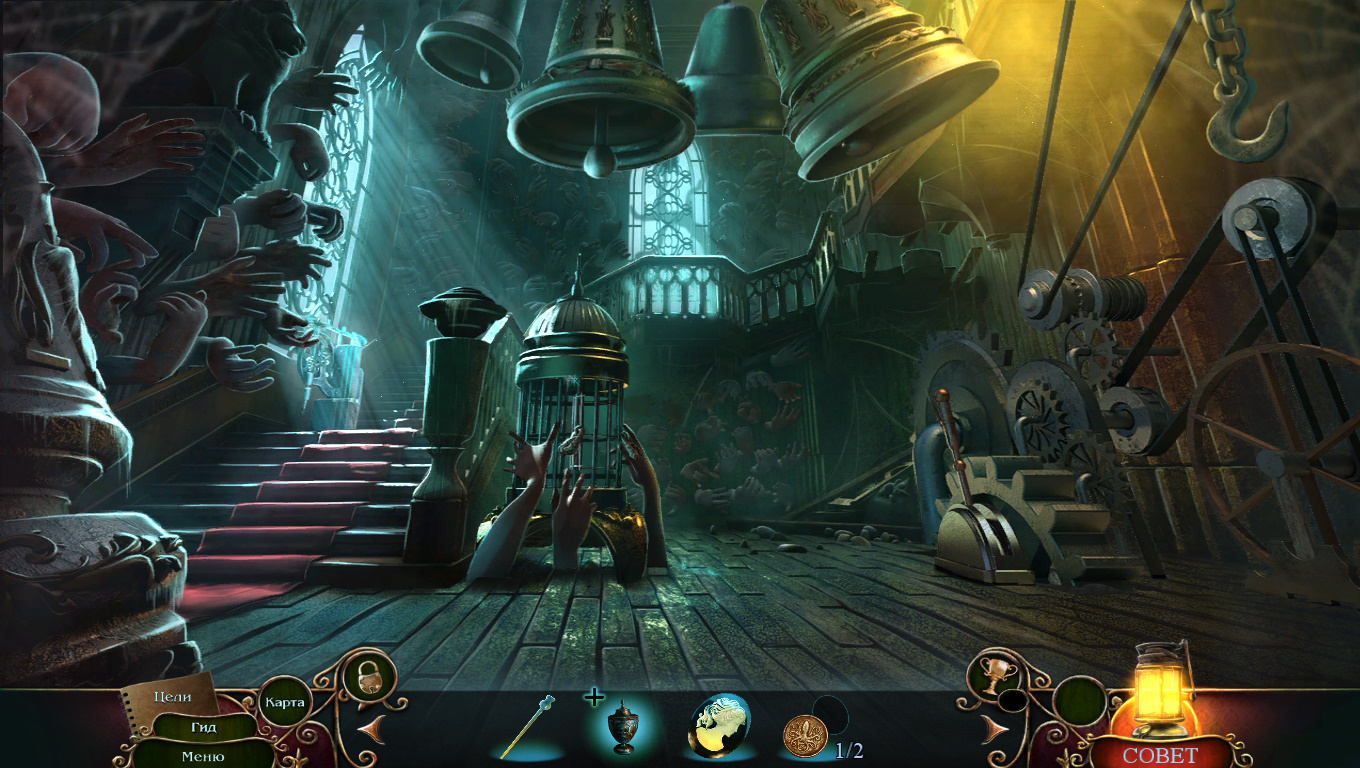The image size is (1360, 768).
Task: Use the Совет hint lantern button
Action: coord(1159,753)
